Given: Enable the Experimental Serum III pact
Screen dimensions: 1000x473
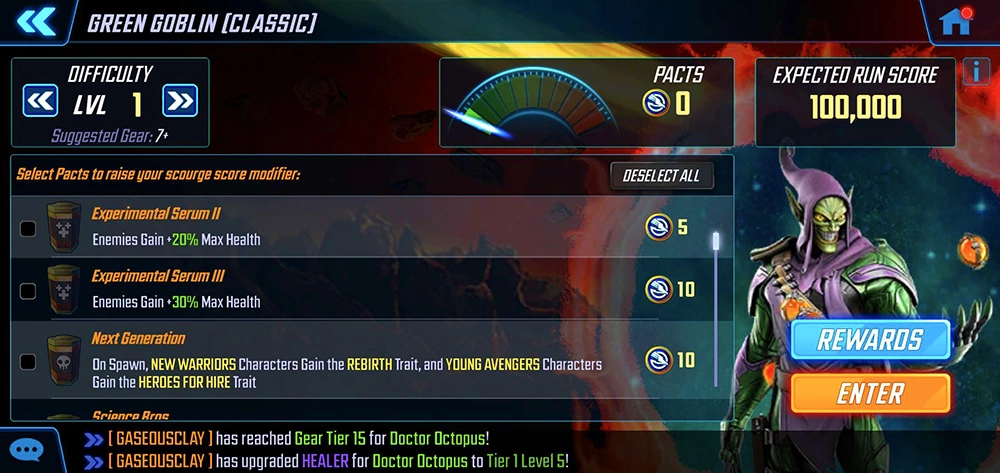Looking at the screenshot, I should click(x=28, y=291).
